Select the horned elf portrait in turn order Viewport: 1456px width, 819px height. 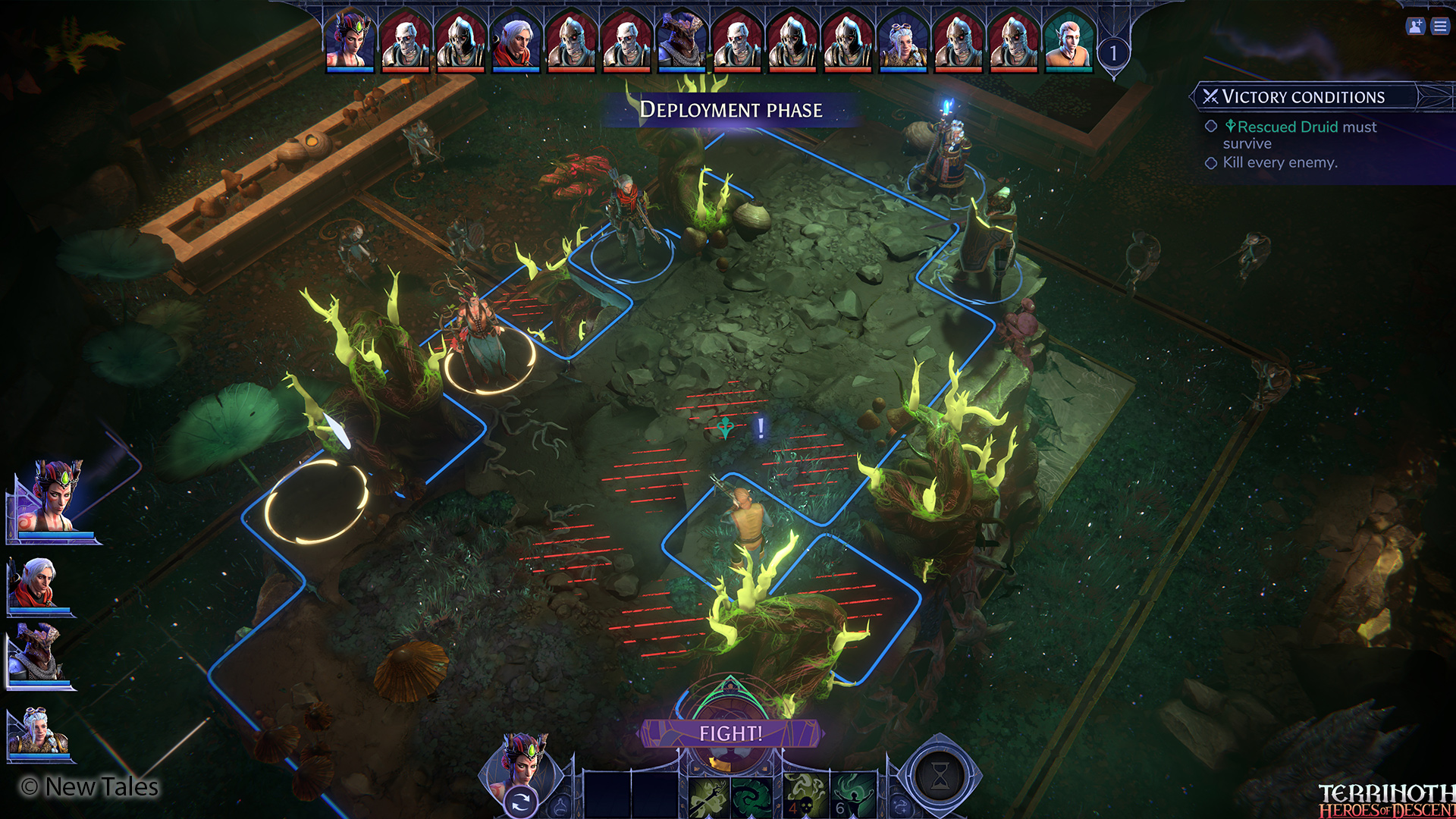point(350,41)
